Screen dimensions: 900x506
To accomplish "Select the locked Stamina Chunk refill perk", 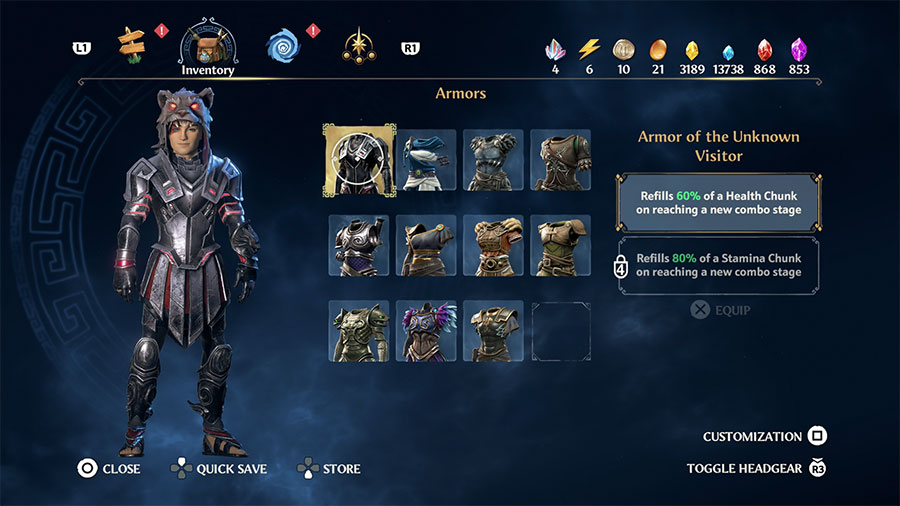I will [x=718, y=265].
